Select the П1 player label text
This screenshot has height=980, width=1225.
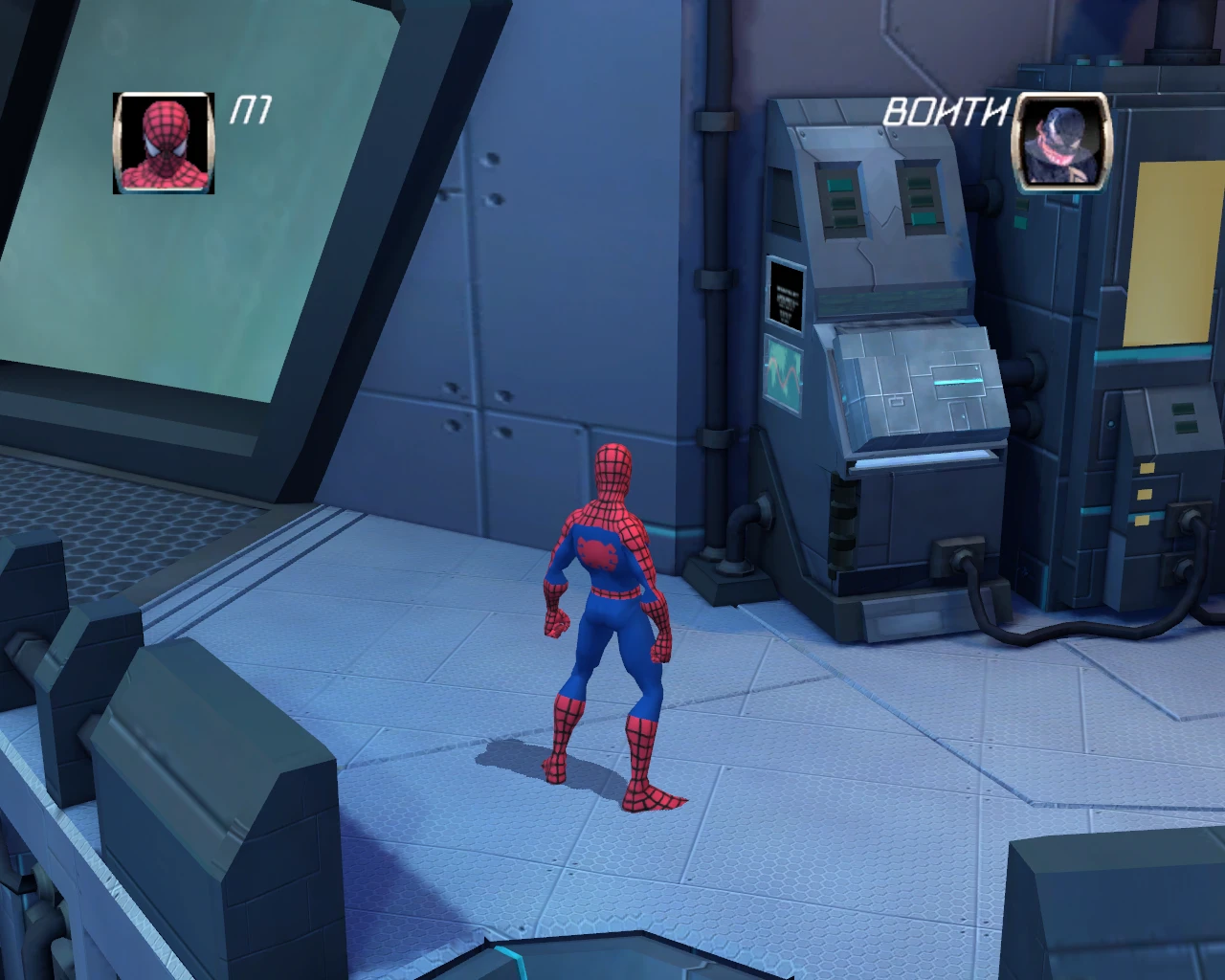click(x=252, y=110)
